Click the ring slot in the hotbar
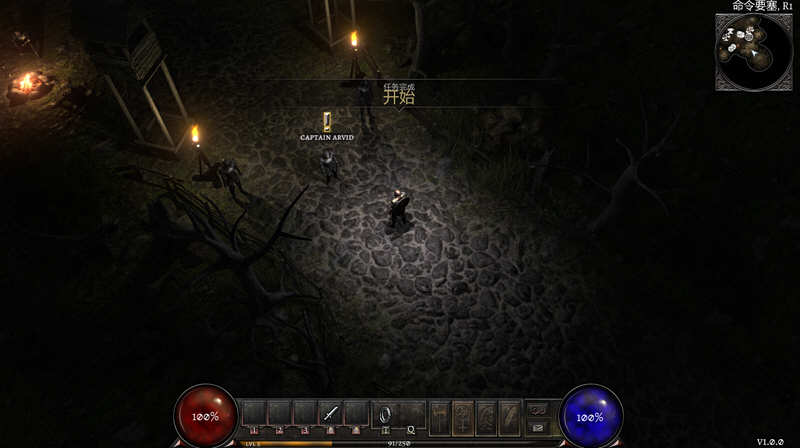This screenshot has width=800, height=448. click(383, 414)
